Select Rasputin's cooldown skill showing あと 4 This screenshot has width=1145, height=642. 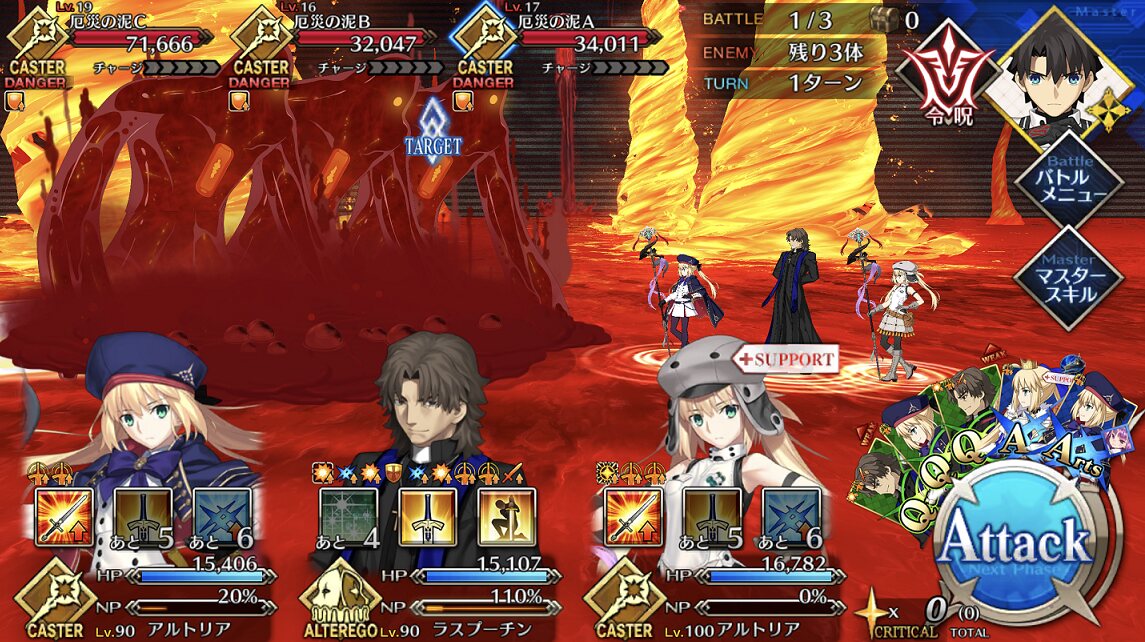click(349, 517)
